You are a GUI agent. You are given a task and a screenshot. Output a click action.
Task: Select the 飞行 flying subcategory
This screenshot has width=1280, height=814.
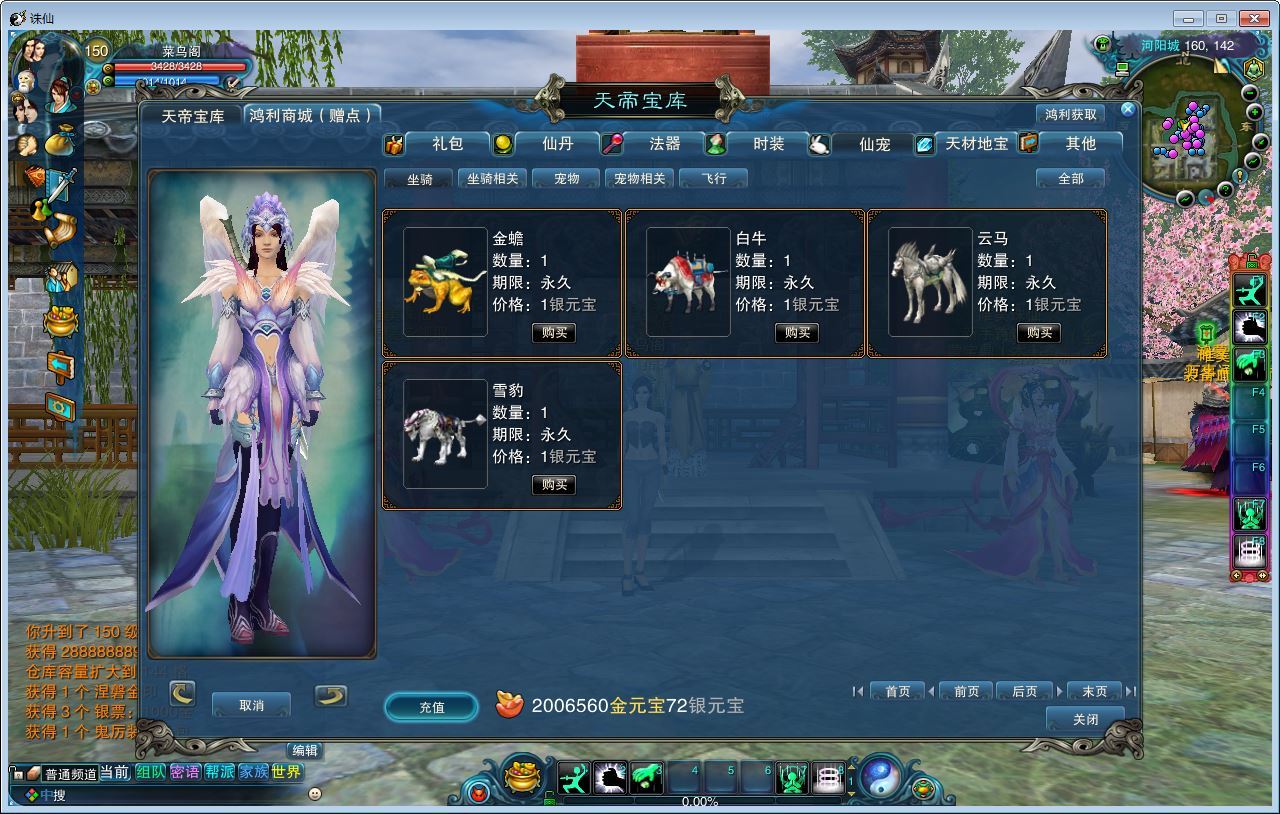coord(713,179)
